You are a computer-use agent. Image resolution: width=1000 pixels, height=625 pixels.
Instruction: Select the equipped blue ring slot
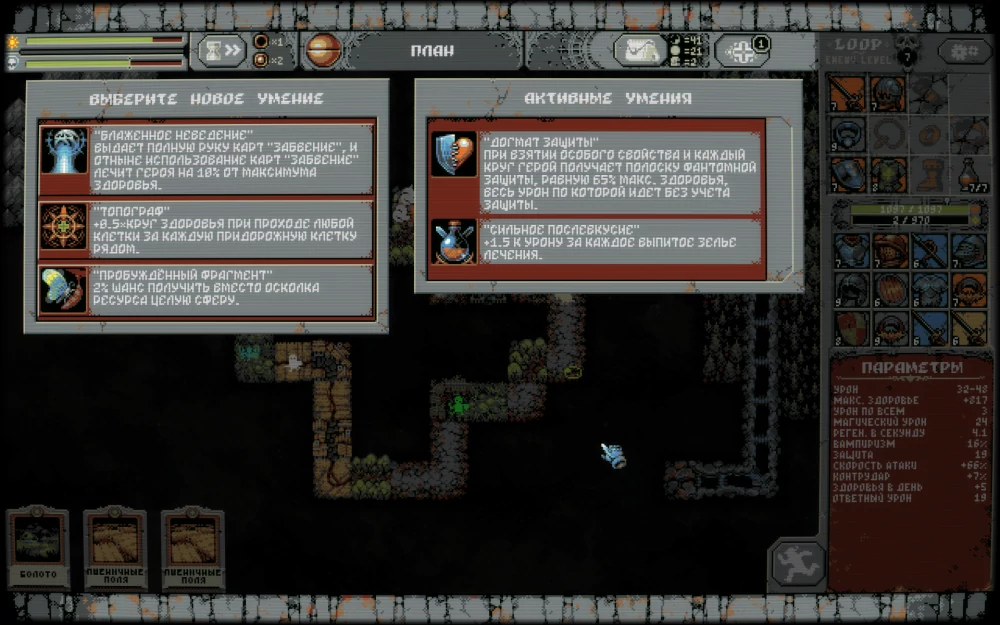[x=848, y=134]
